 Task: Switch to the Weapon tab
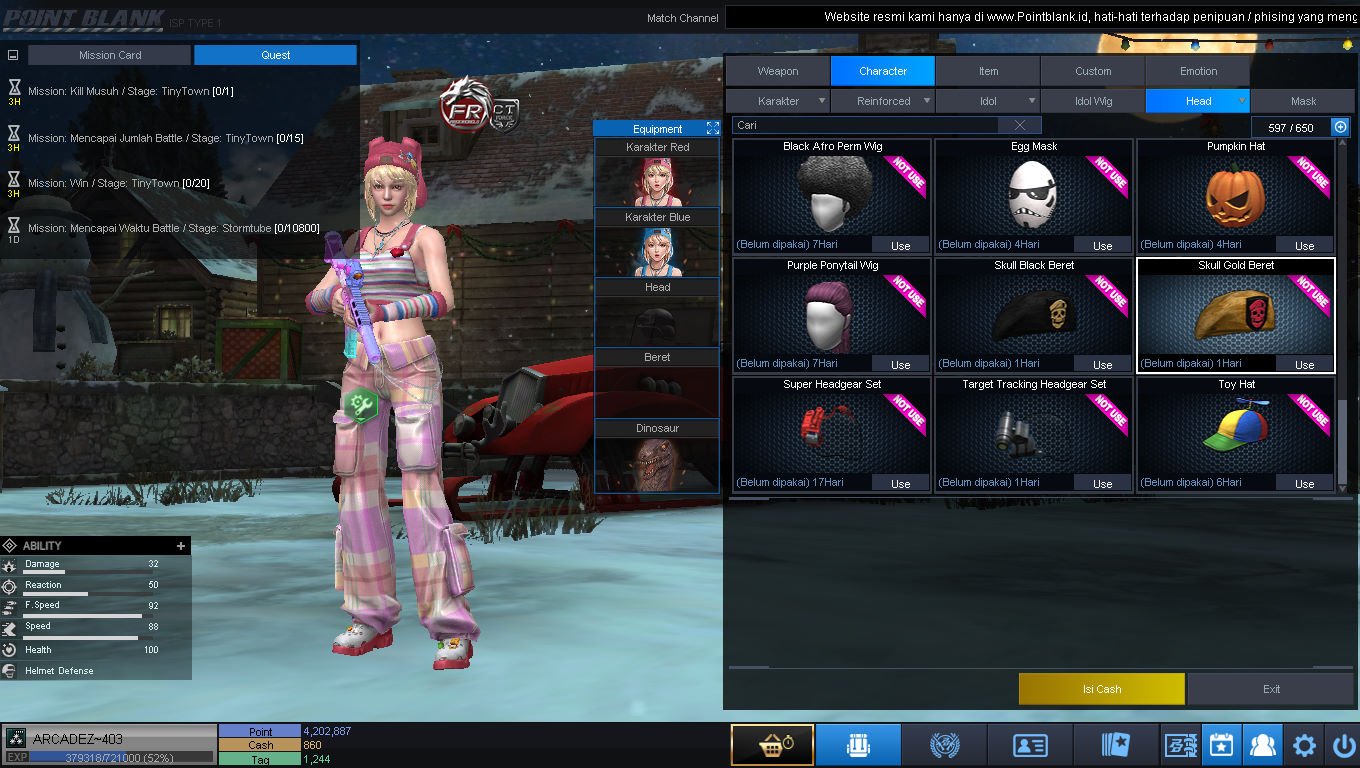pyautogui.click(x=777, y=71)
